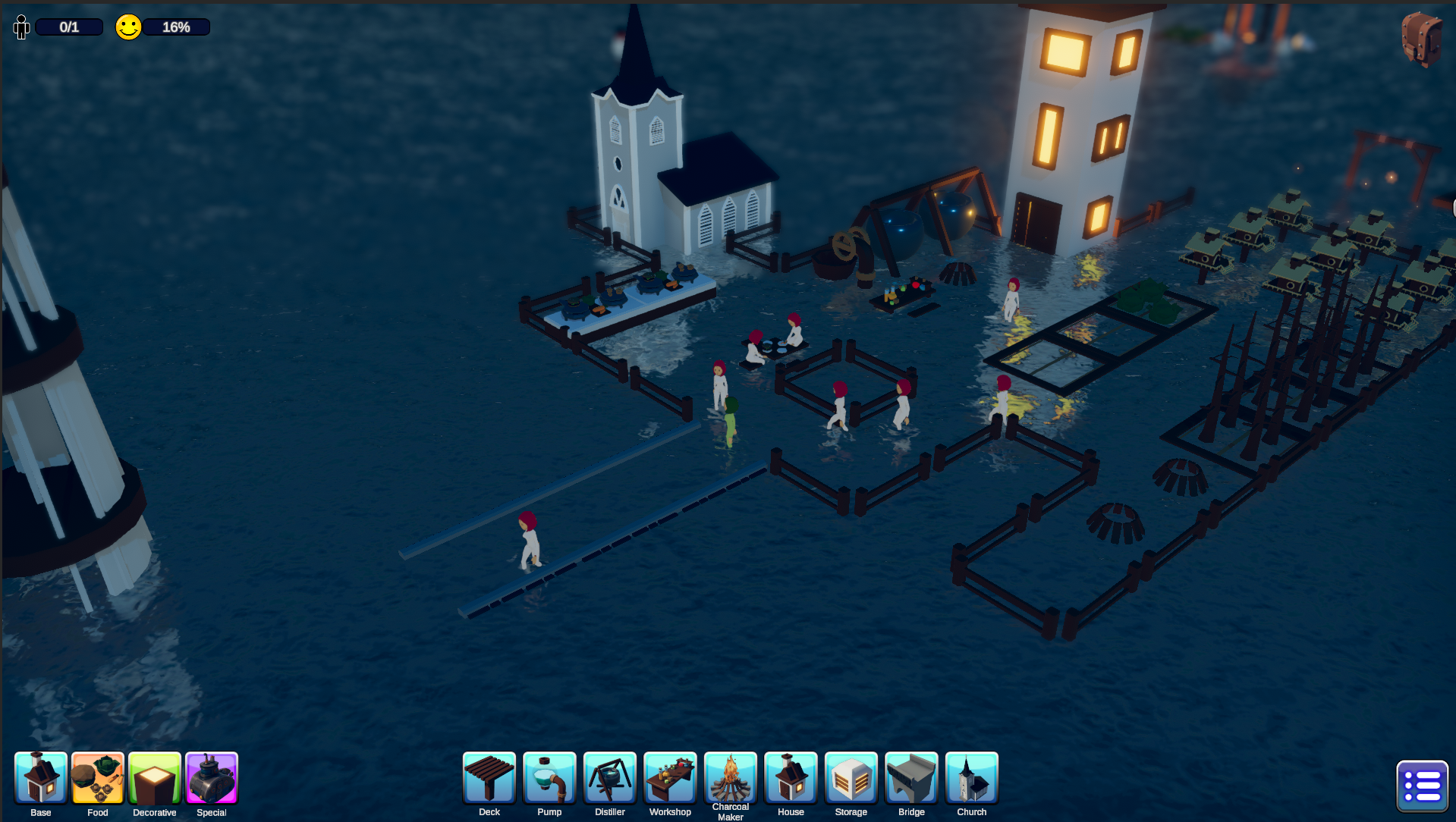This screenshot has height=822, width=1456.
Task: Select the Church building
Action: tap(972, 777)
